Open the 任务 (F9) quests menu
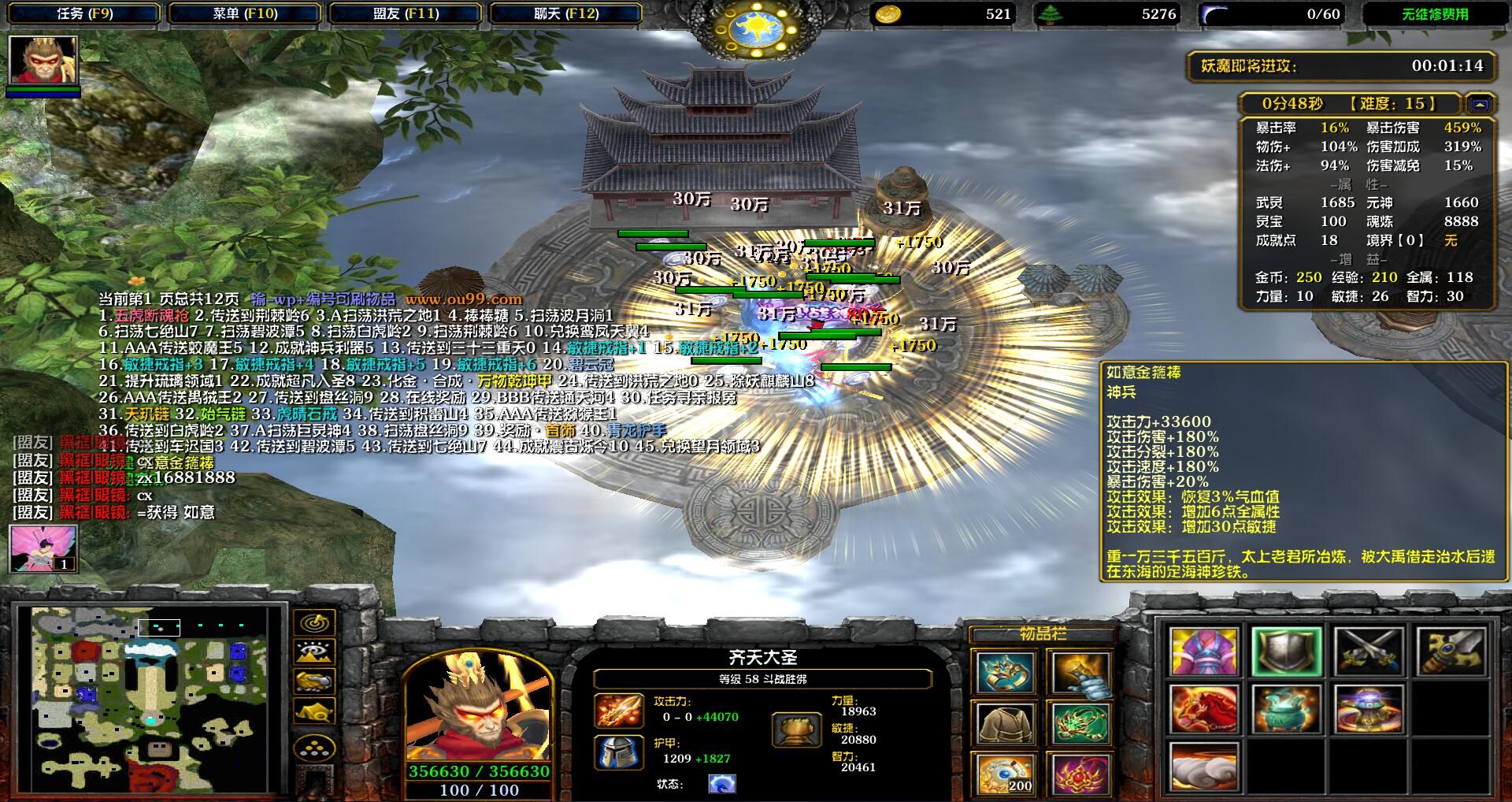The image size is (1512, 802). coord(85,13)
